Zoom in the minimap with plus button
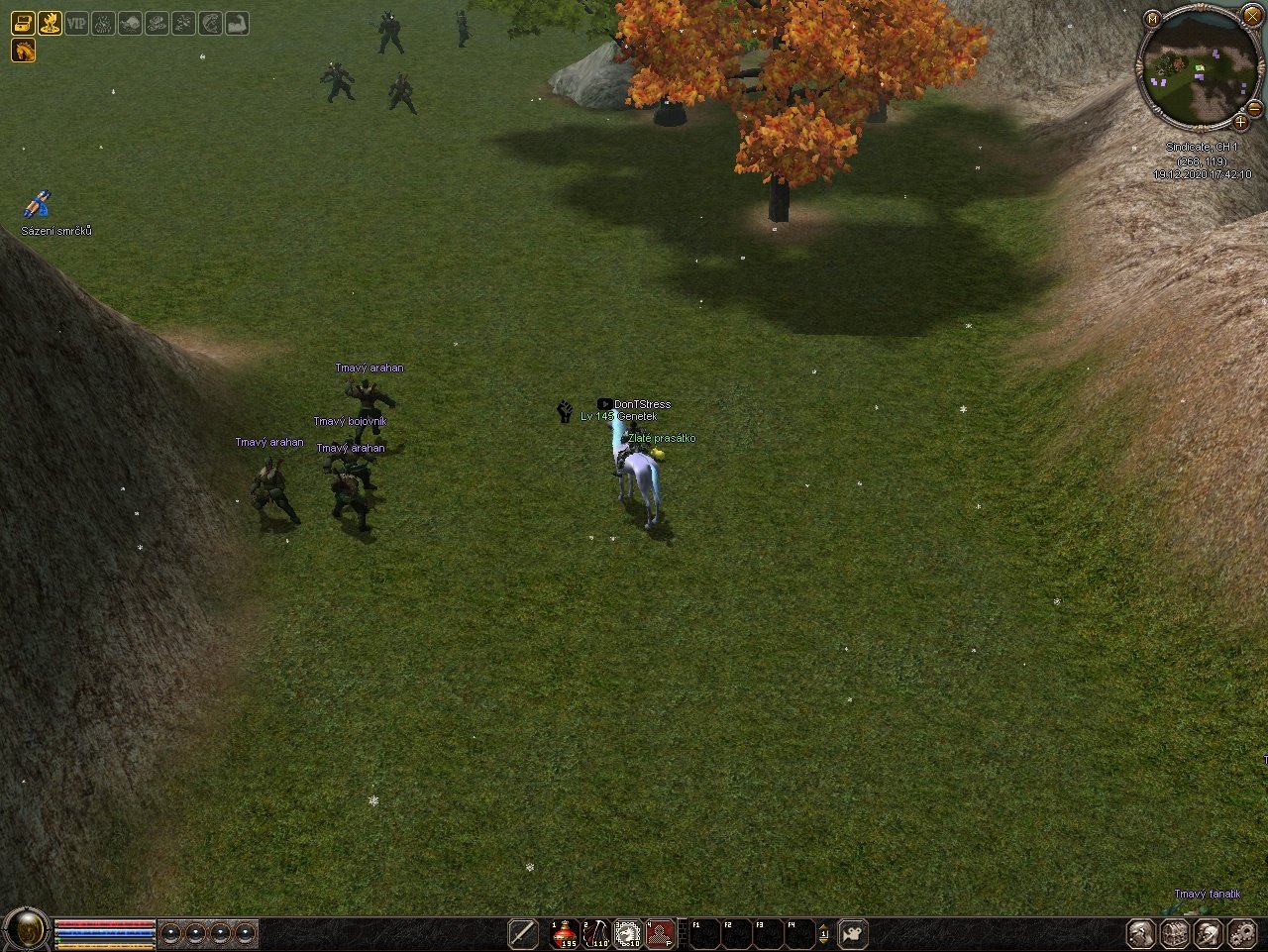This screenshot has height=952, width=1268. 1240,122
